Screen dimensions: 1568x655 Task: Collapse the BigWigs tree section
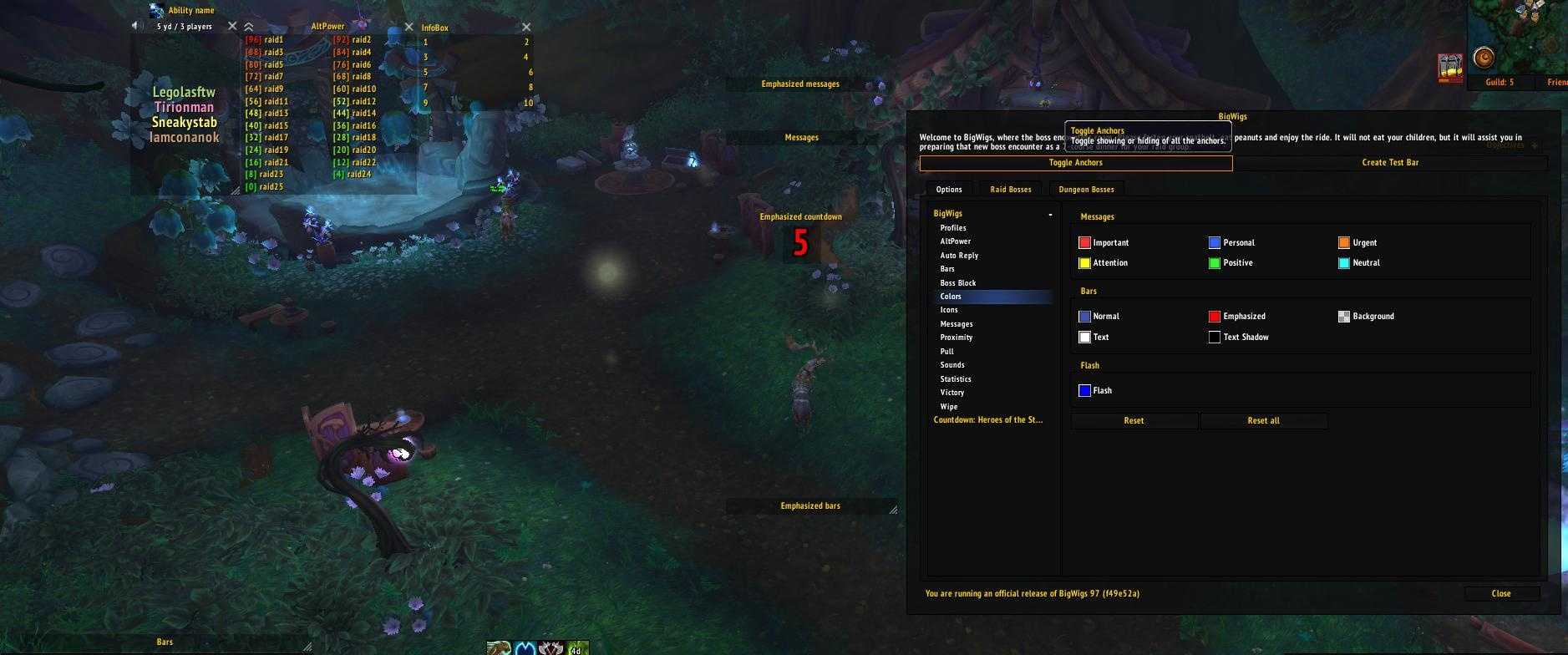(1050, 215)
